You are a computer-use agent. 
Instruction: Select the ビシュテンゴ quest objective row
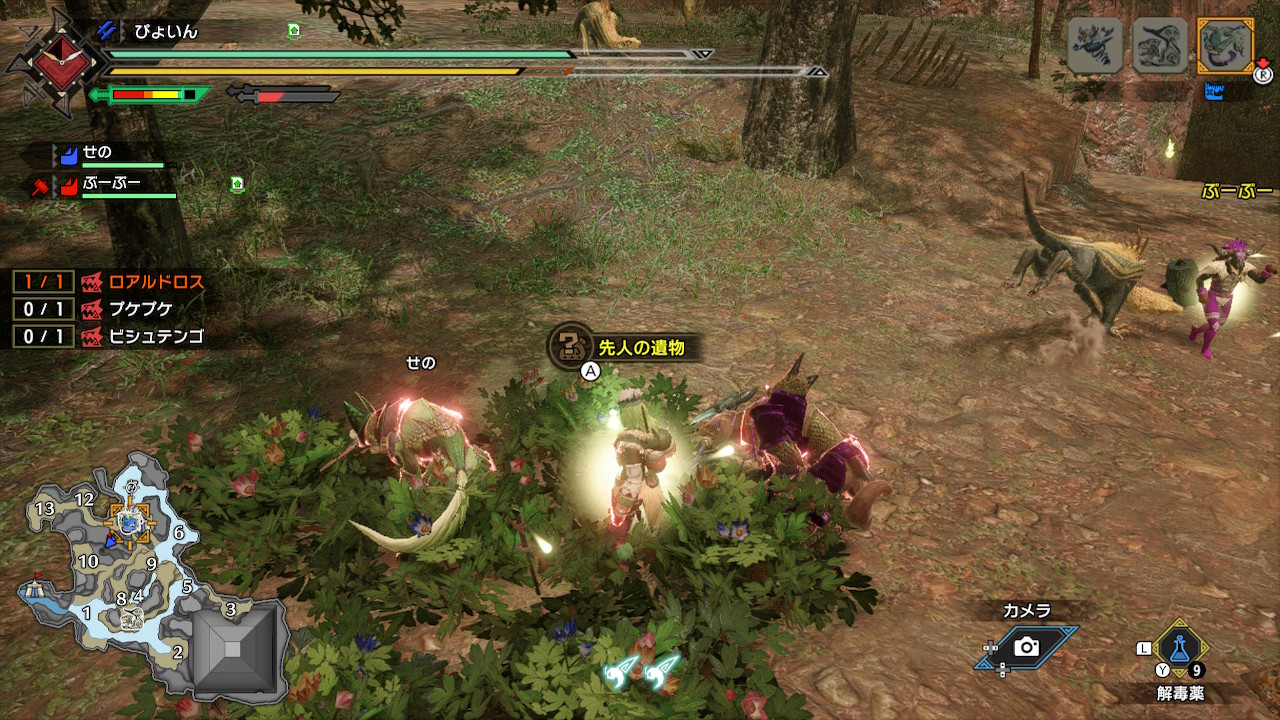point(108,336)
